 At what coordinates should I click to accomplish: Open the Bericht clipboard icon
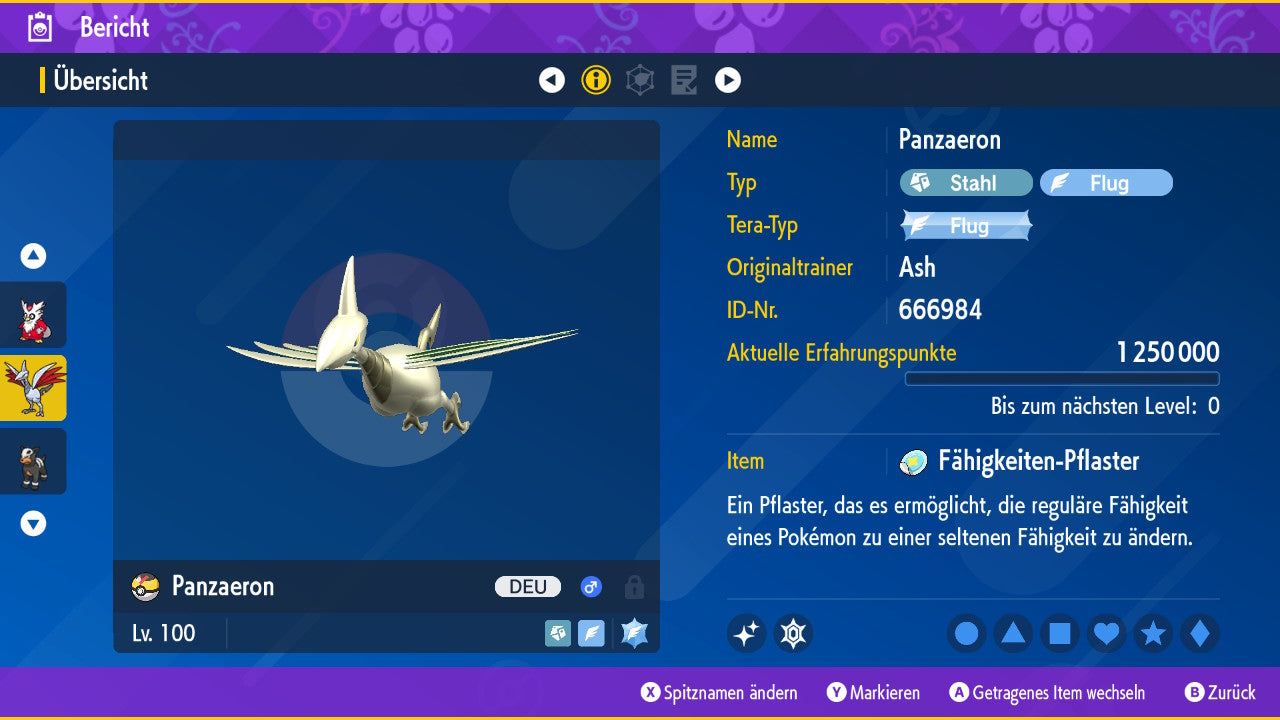40,27
